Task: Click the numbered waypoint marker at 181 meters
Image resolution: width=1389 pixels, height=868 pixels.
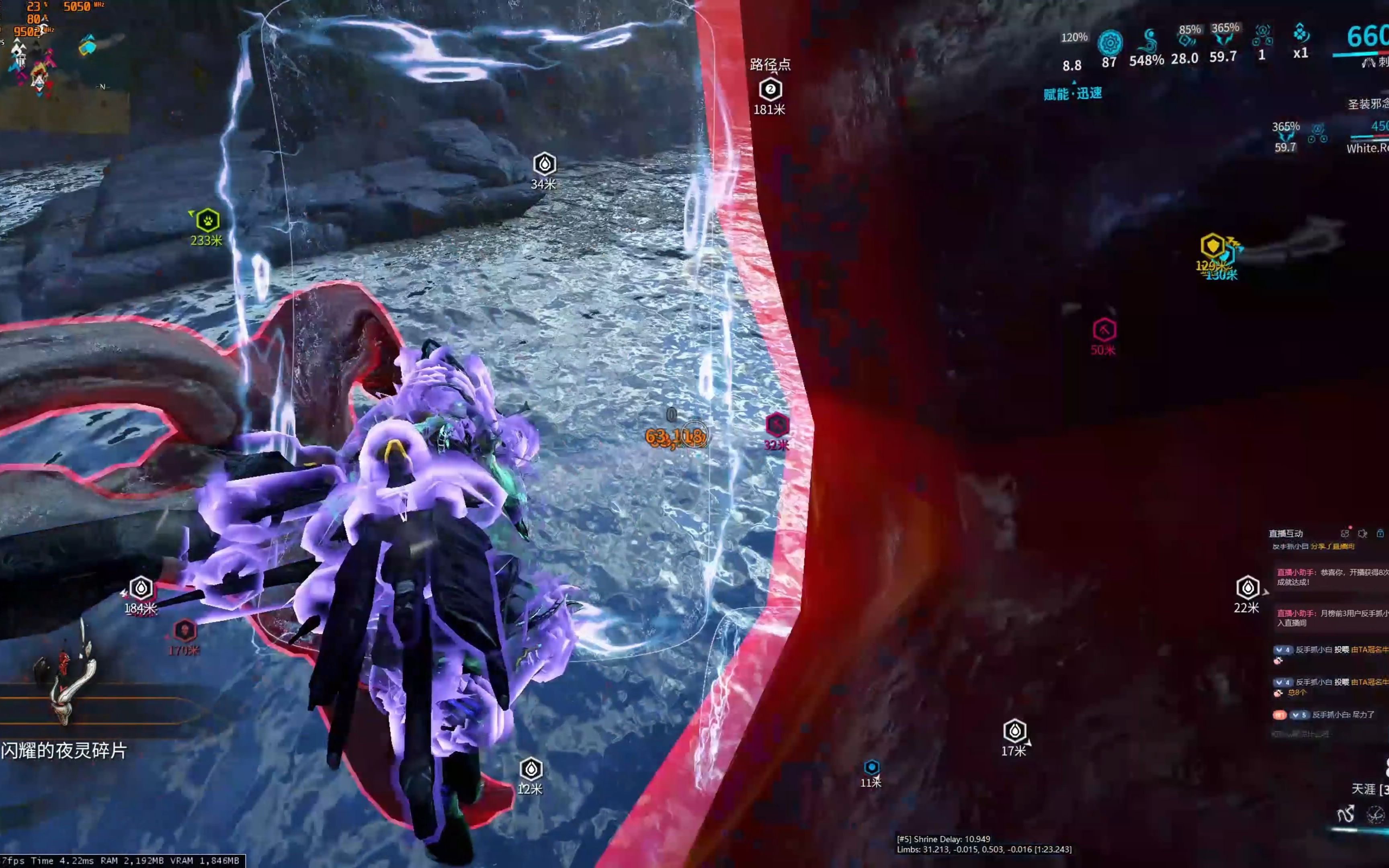Action: 770,90
